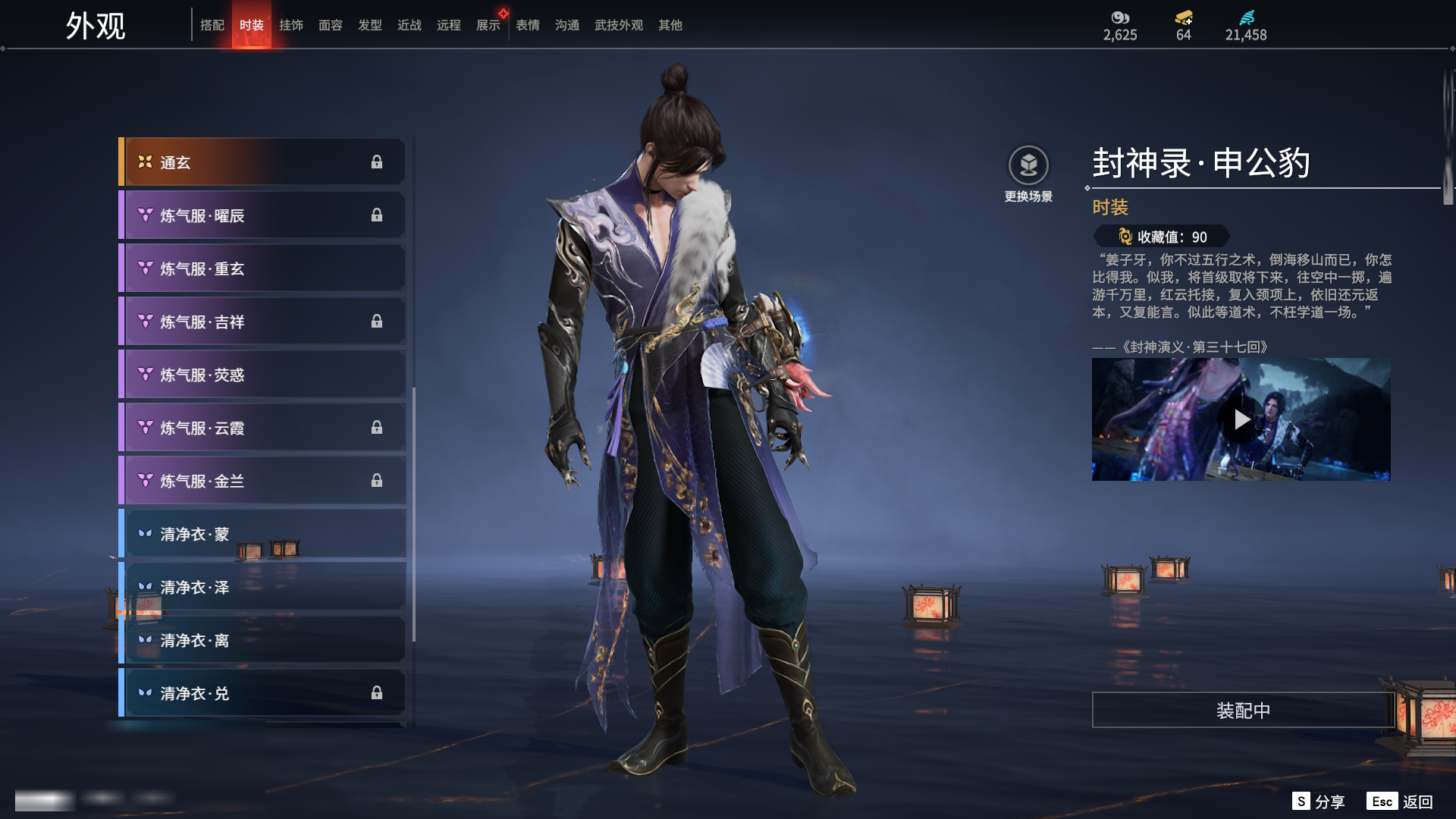Screen dimensions: 1456x819
Task: Open the 武技外观 tab
Action: click(x=619, y=25)
